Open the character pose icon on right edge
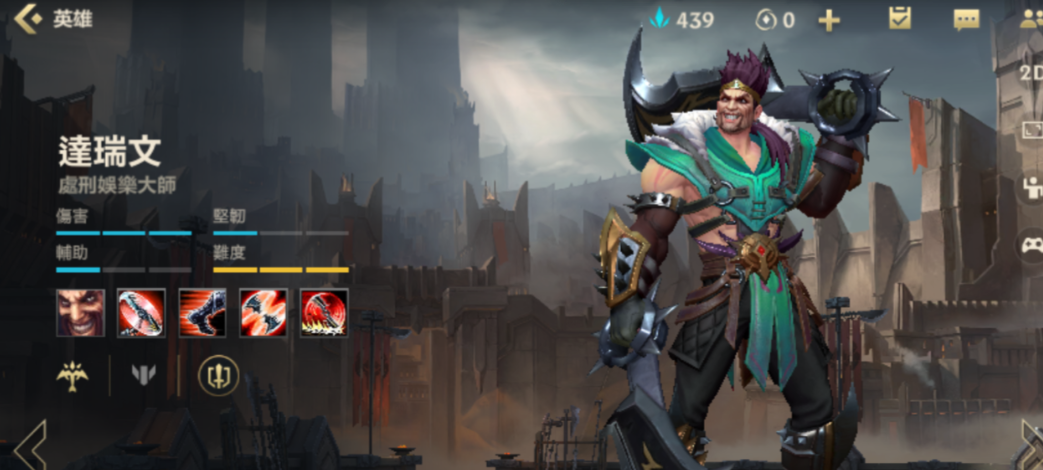1043x470 pixels. [x=1031, y=187]
